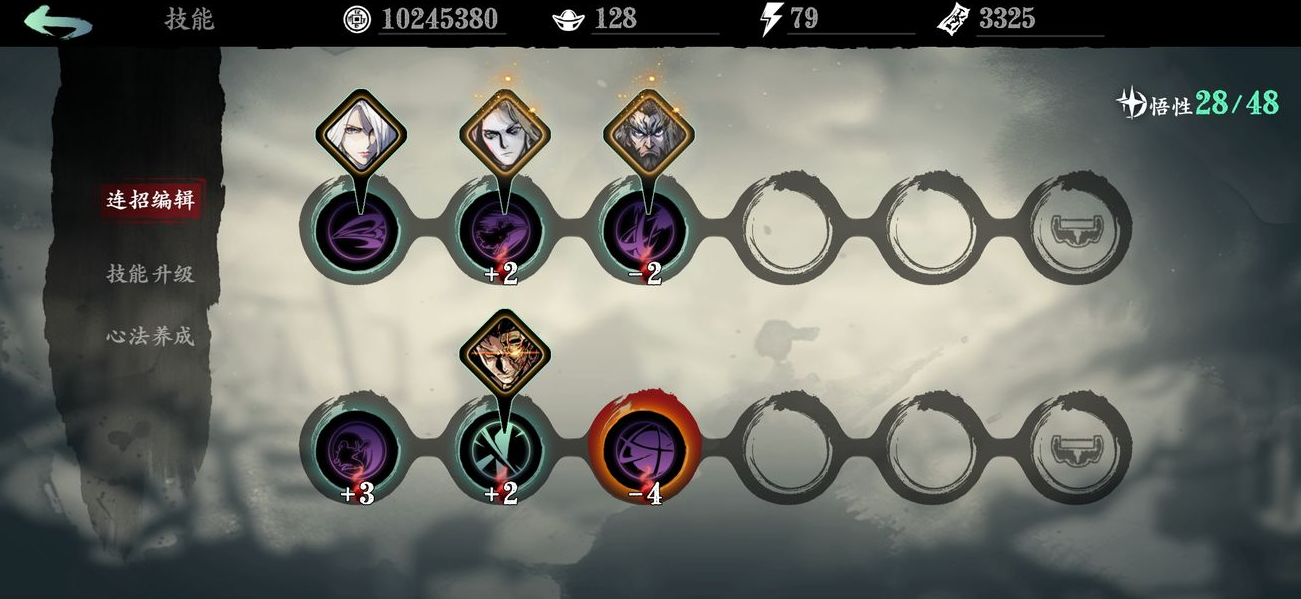This screenshot has width=1301, height=599.
Task: Select the white-haired character portrait
Action: [361, 133]
